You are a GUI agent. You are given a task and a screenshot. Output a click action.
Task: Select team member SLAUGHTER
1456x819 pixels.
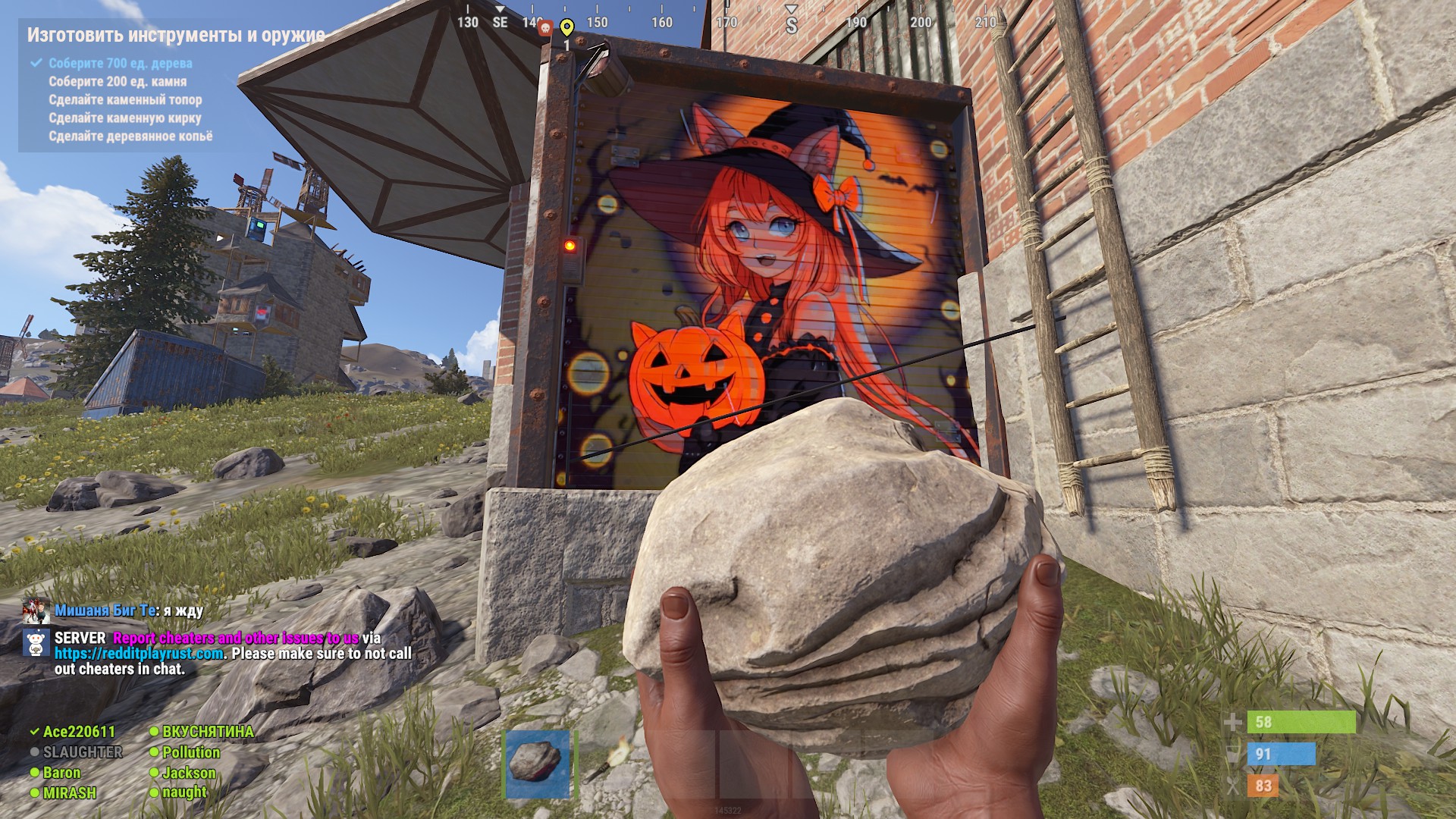(x=82, y=752)
